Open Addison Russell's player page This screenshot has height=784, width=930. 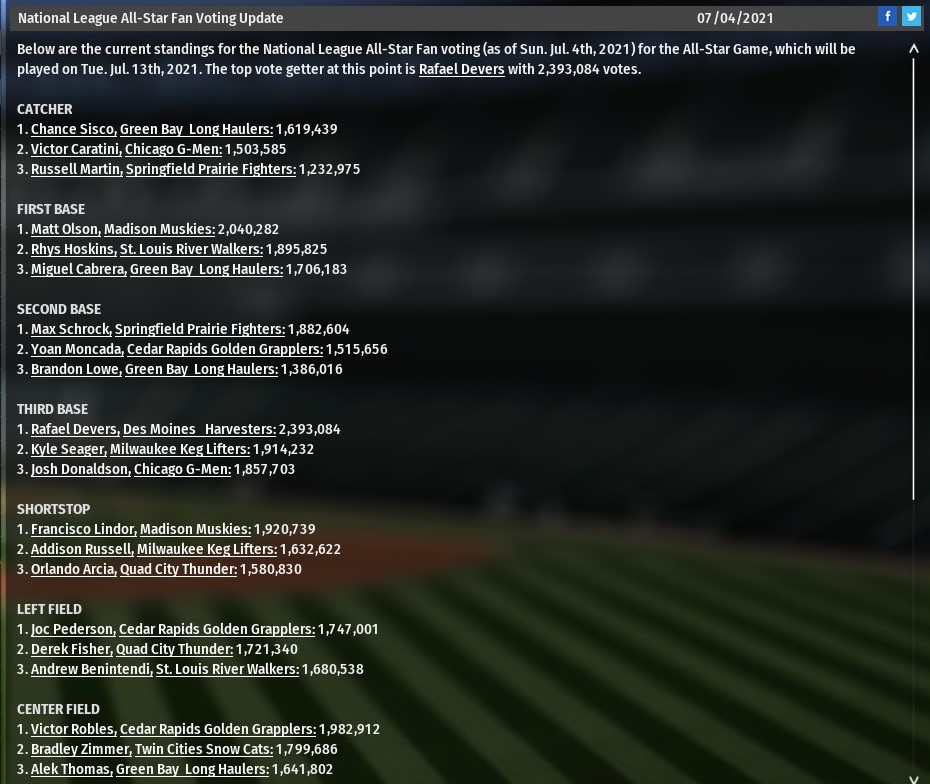(81, 549)
